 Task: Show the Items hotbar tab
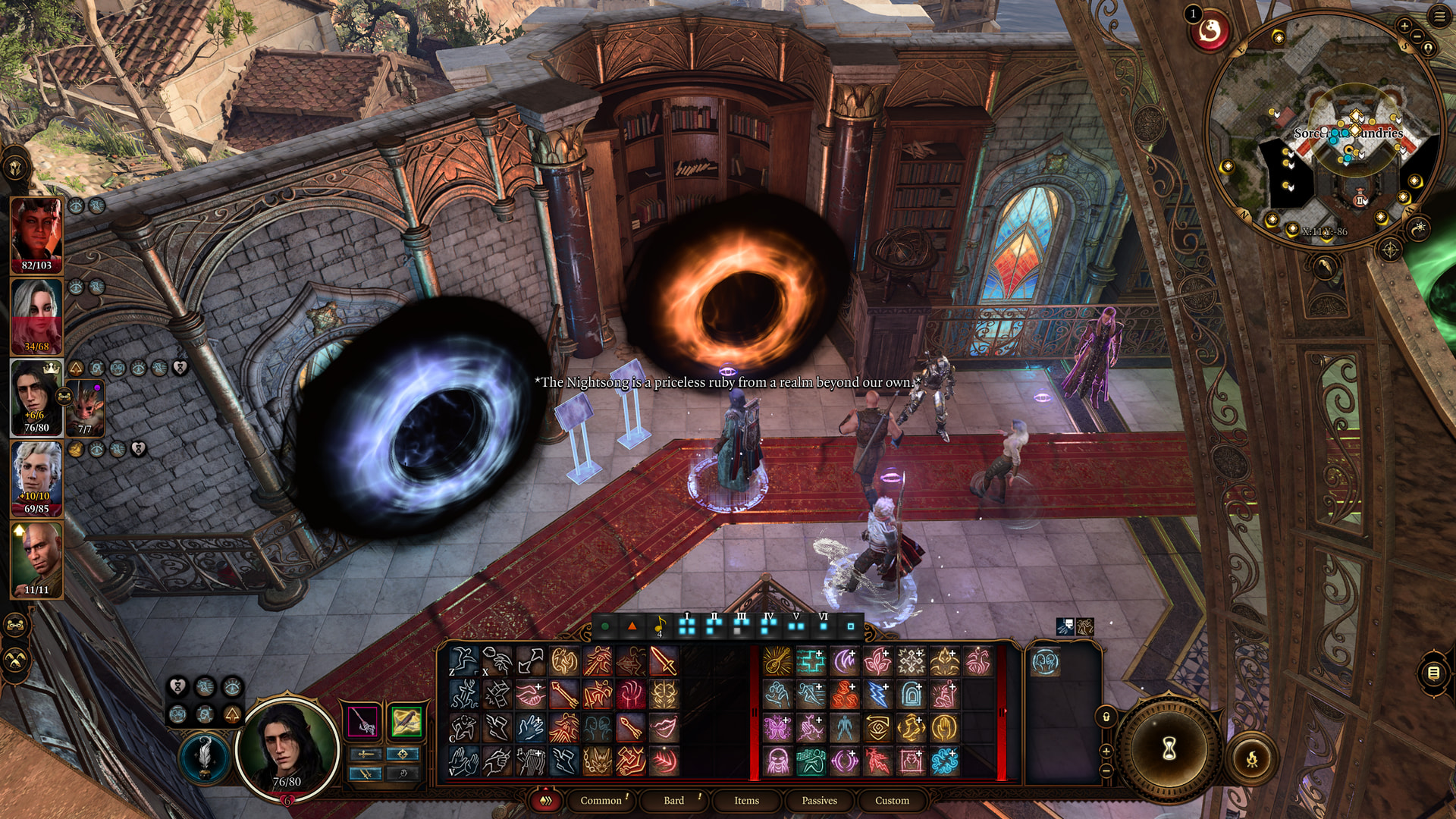(x=746, y=800)
